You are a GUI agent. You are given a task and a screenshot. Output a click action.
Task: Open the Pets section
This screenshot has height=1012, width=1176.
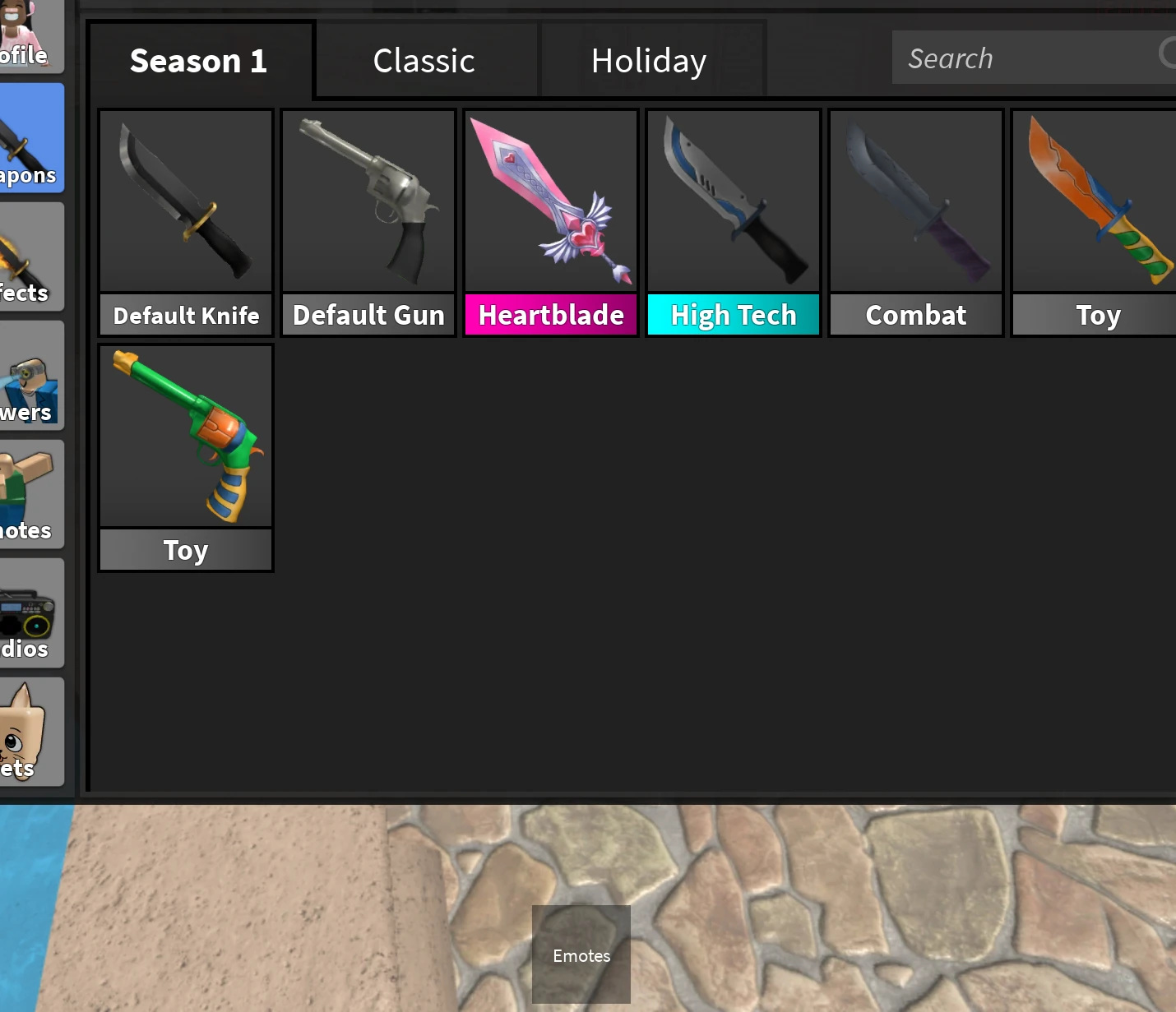click(x=31, y=732)
